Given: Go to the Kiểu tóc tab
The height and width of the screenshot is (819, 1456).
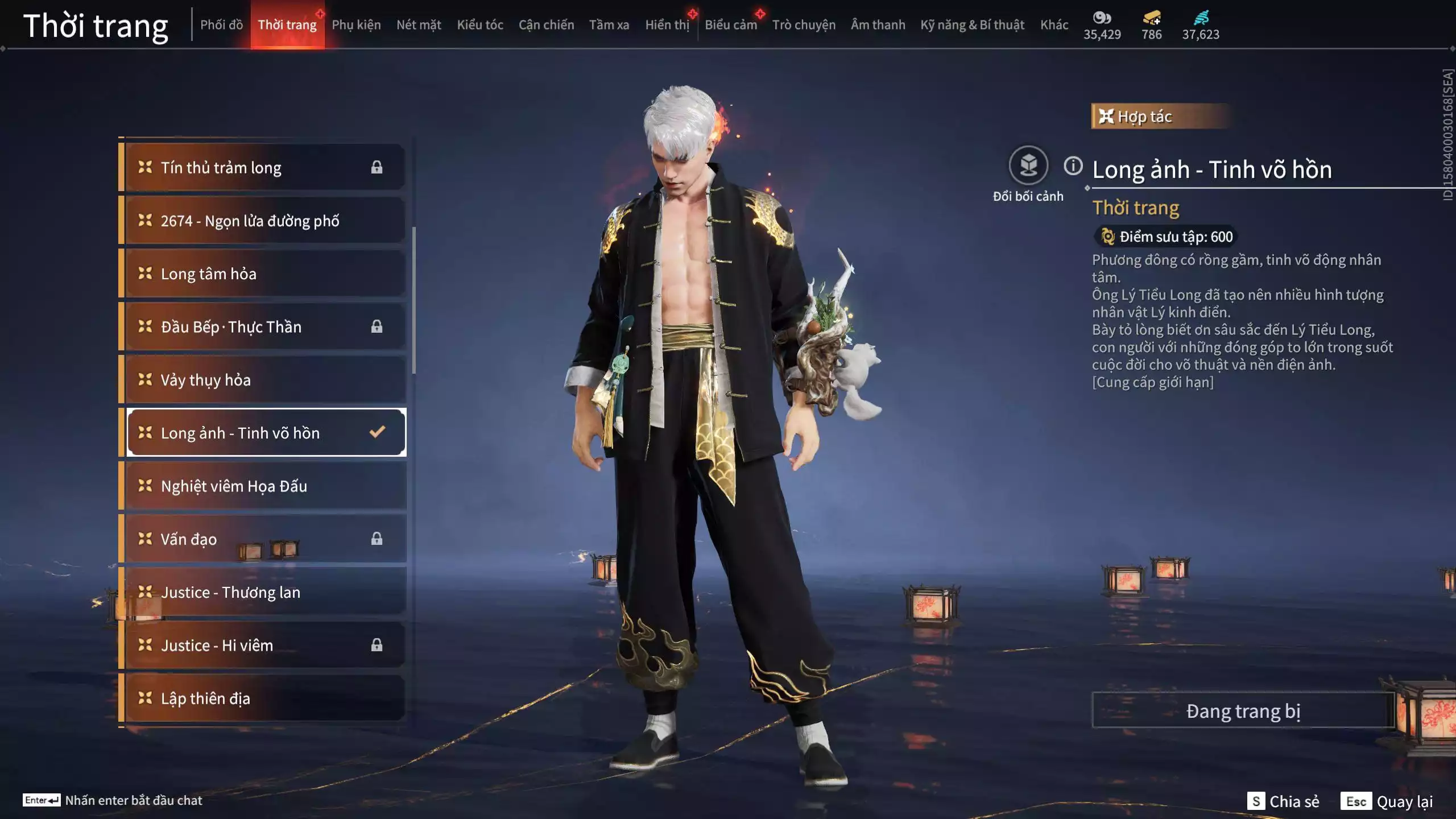Looking at the screenshot, I should click(480, 25).
